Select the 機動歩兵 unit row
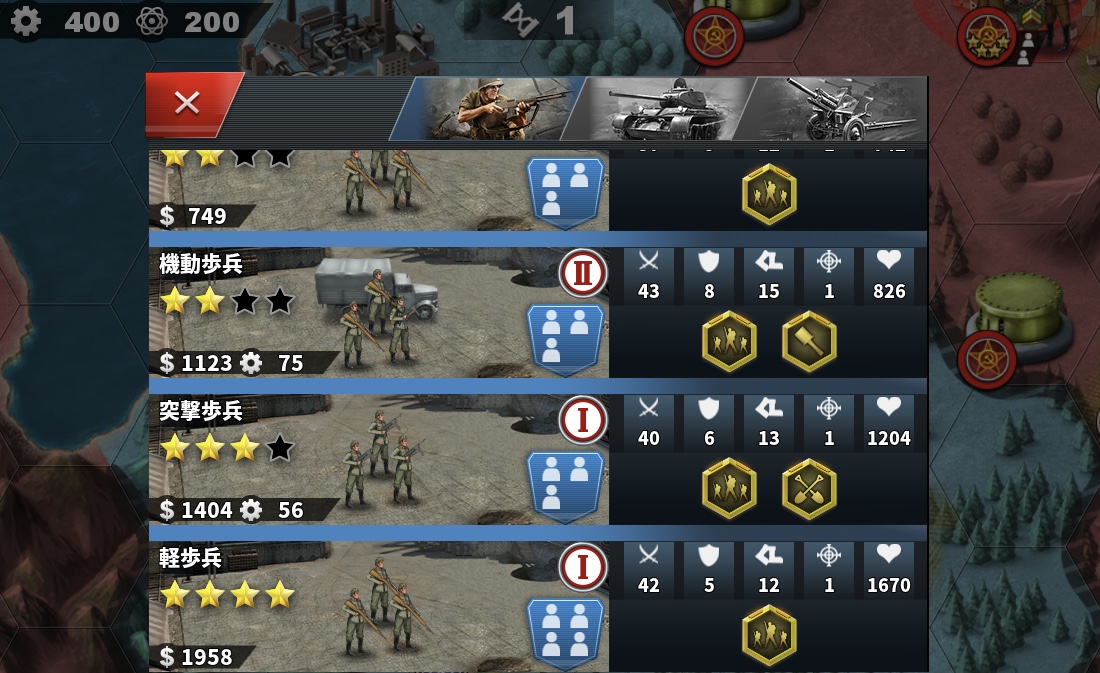This screenshot has height=673, width=1100. click(378, 312)
